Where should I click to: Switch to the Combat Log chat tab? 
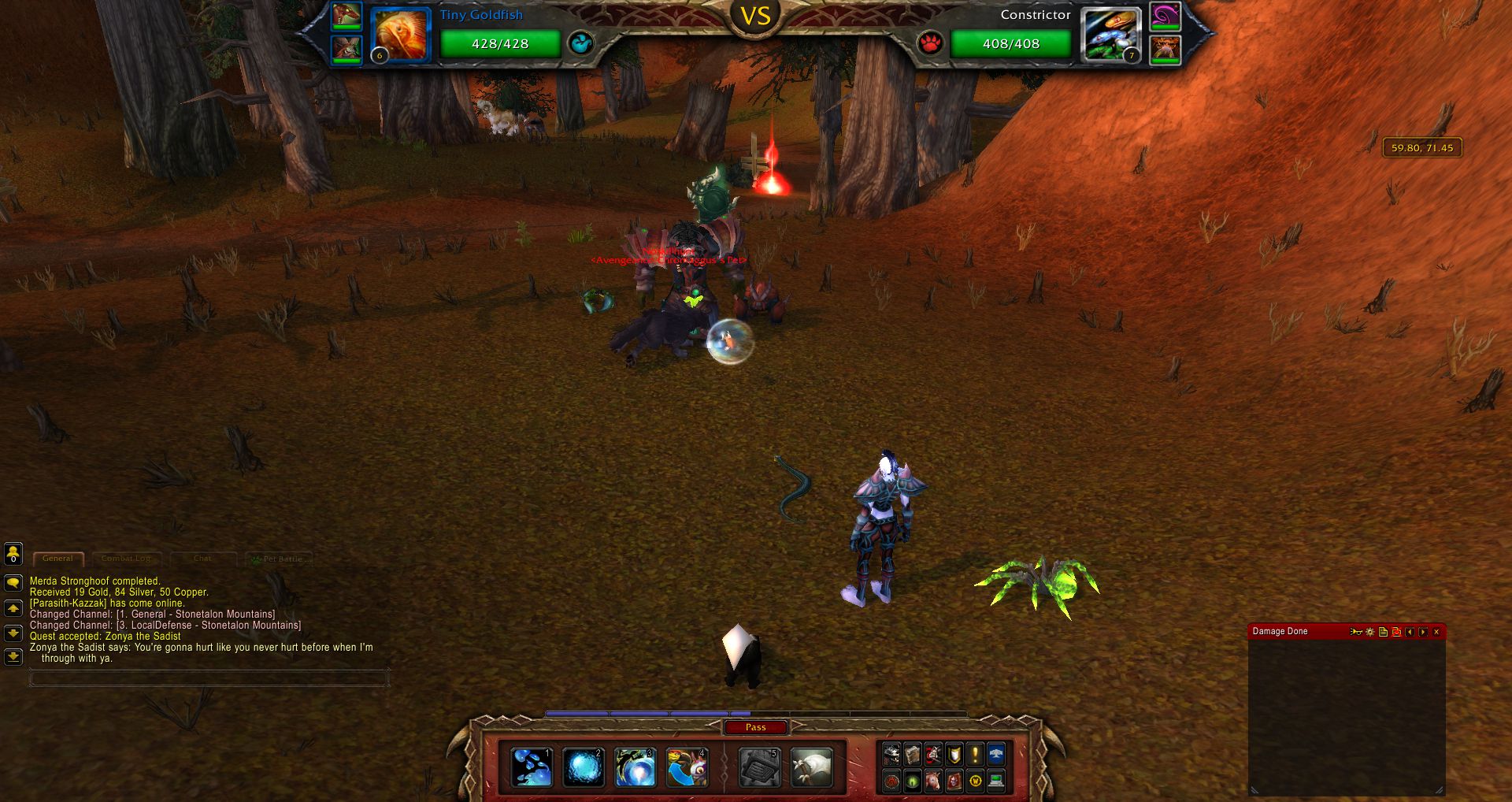click(126, 559)
